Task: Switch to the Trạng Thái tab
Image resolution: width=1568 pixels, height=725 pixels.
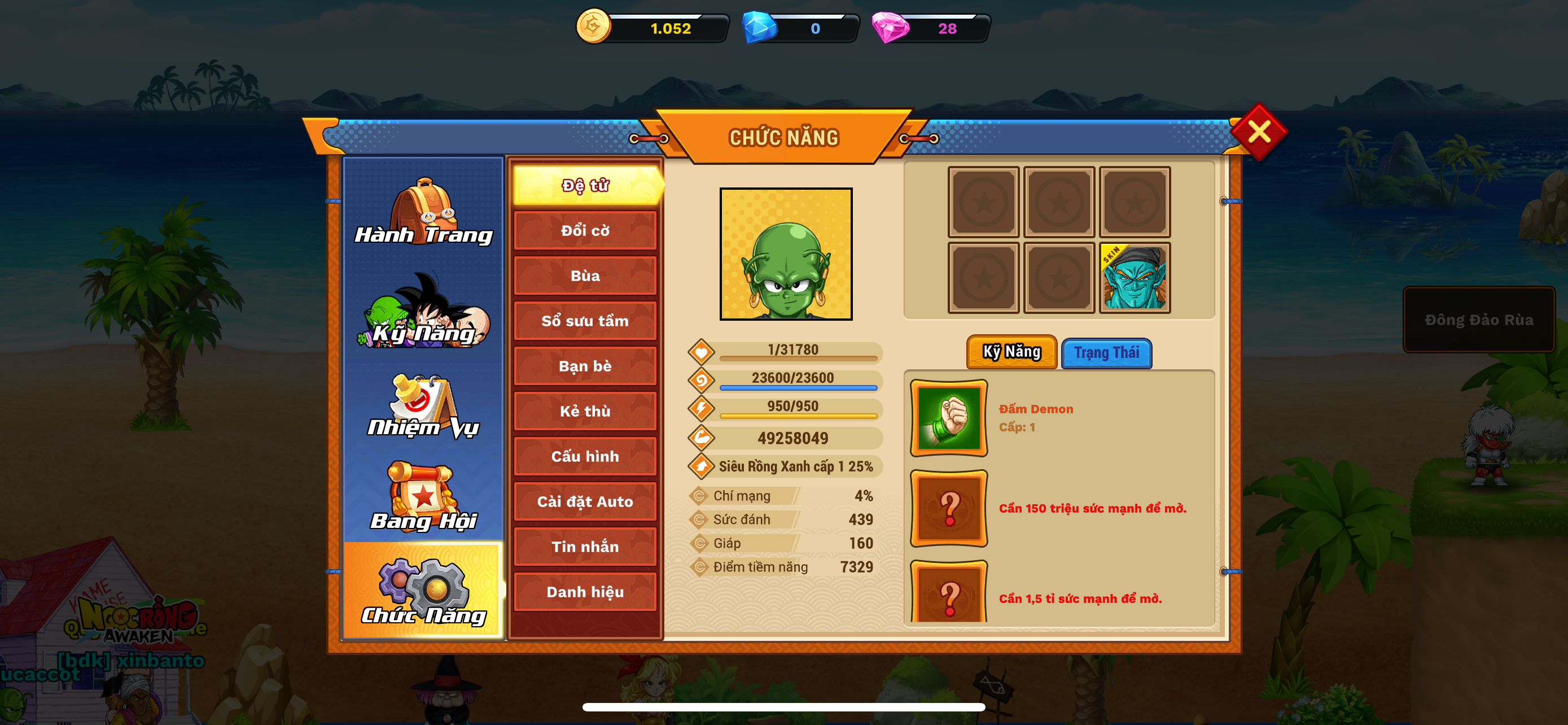Action: pos(1106,353)
